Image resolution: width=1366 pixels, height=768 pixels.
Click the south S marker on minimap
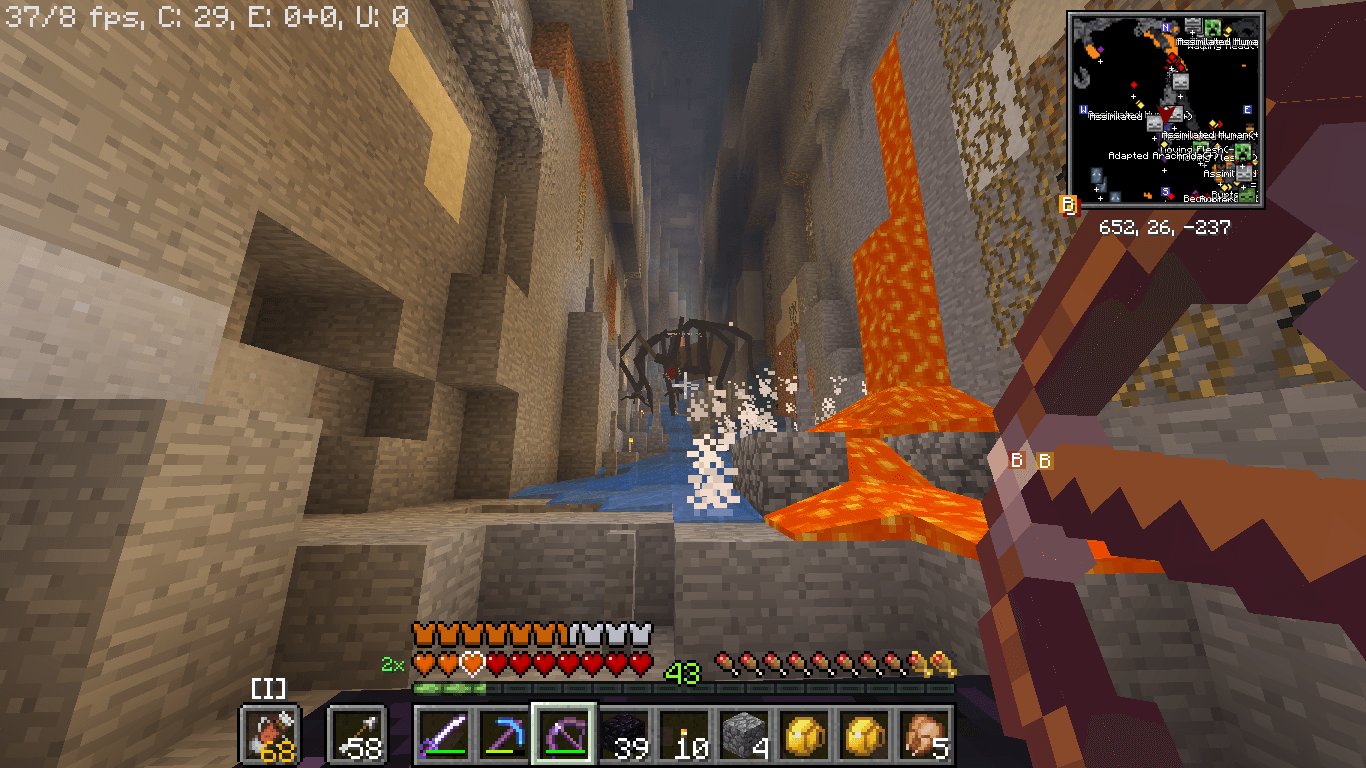[x=1166, y=191]
